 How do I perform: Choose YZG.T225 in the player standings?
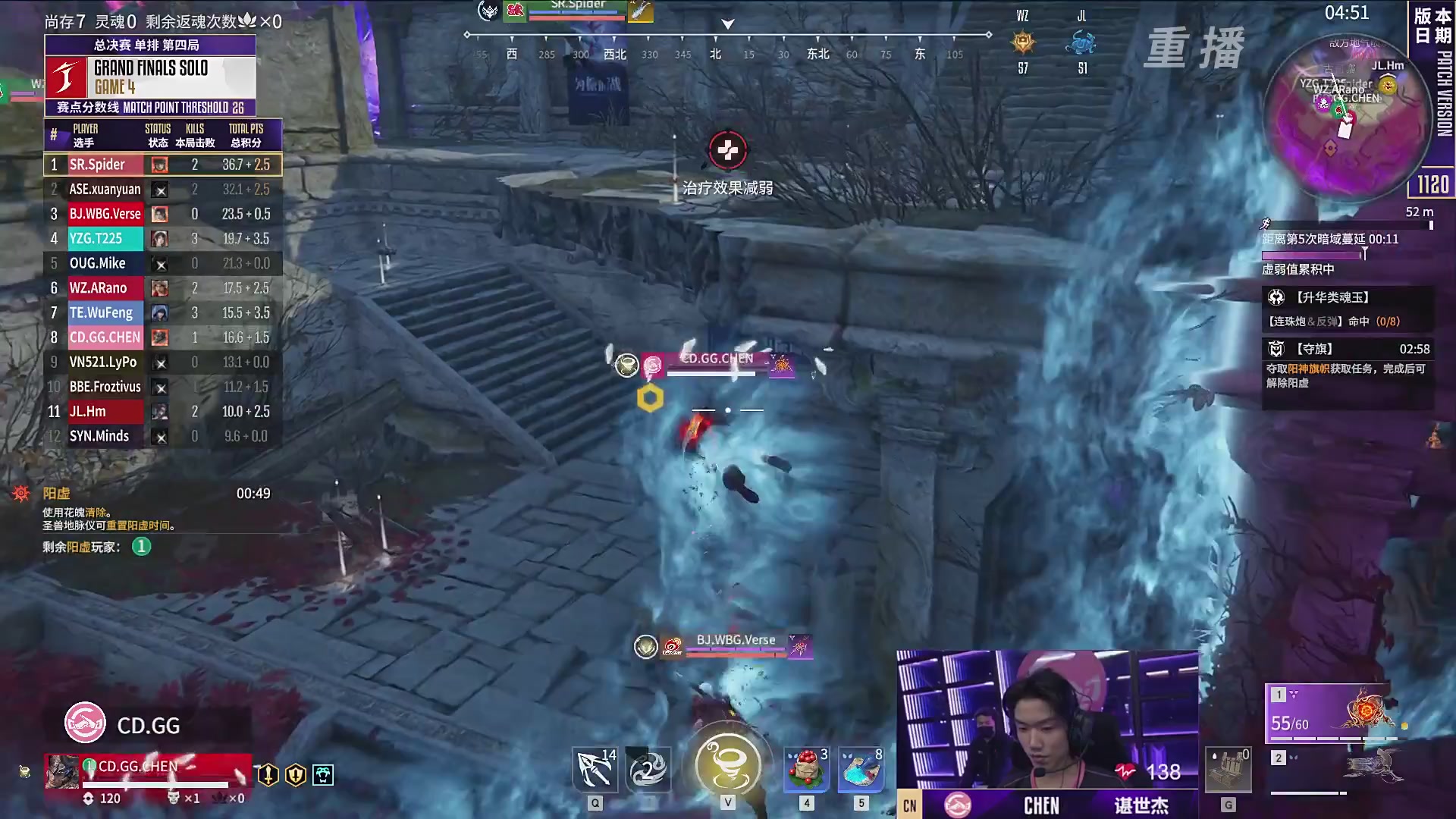pos(162,239)
